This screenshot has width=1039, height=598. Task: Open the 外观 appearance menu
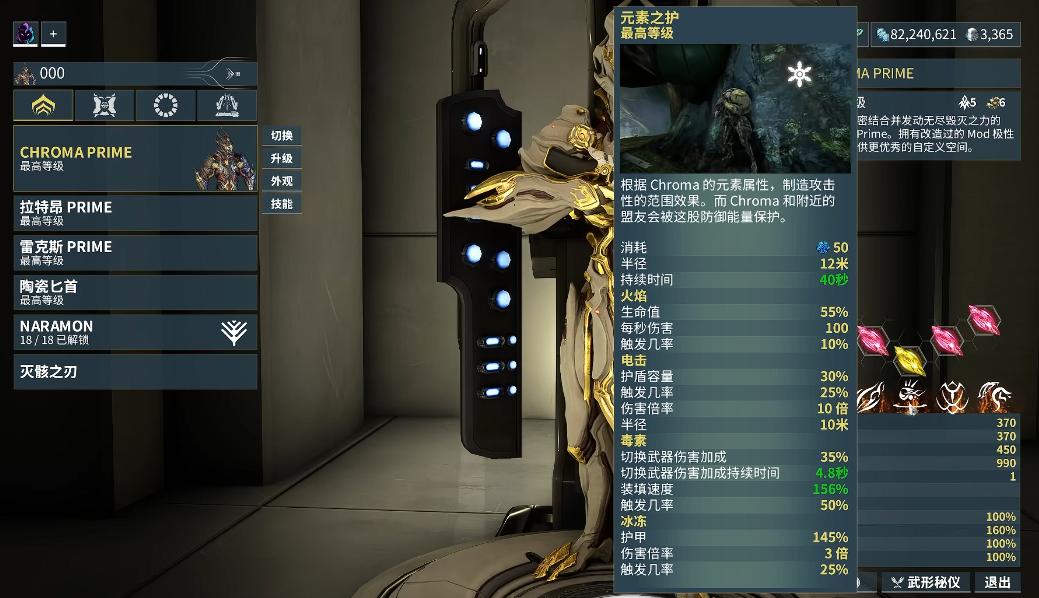pos(282,181)
